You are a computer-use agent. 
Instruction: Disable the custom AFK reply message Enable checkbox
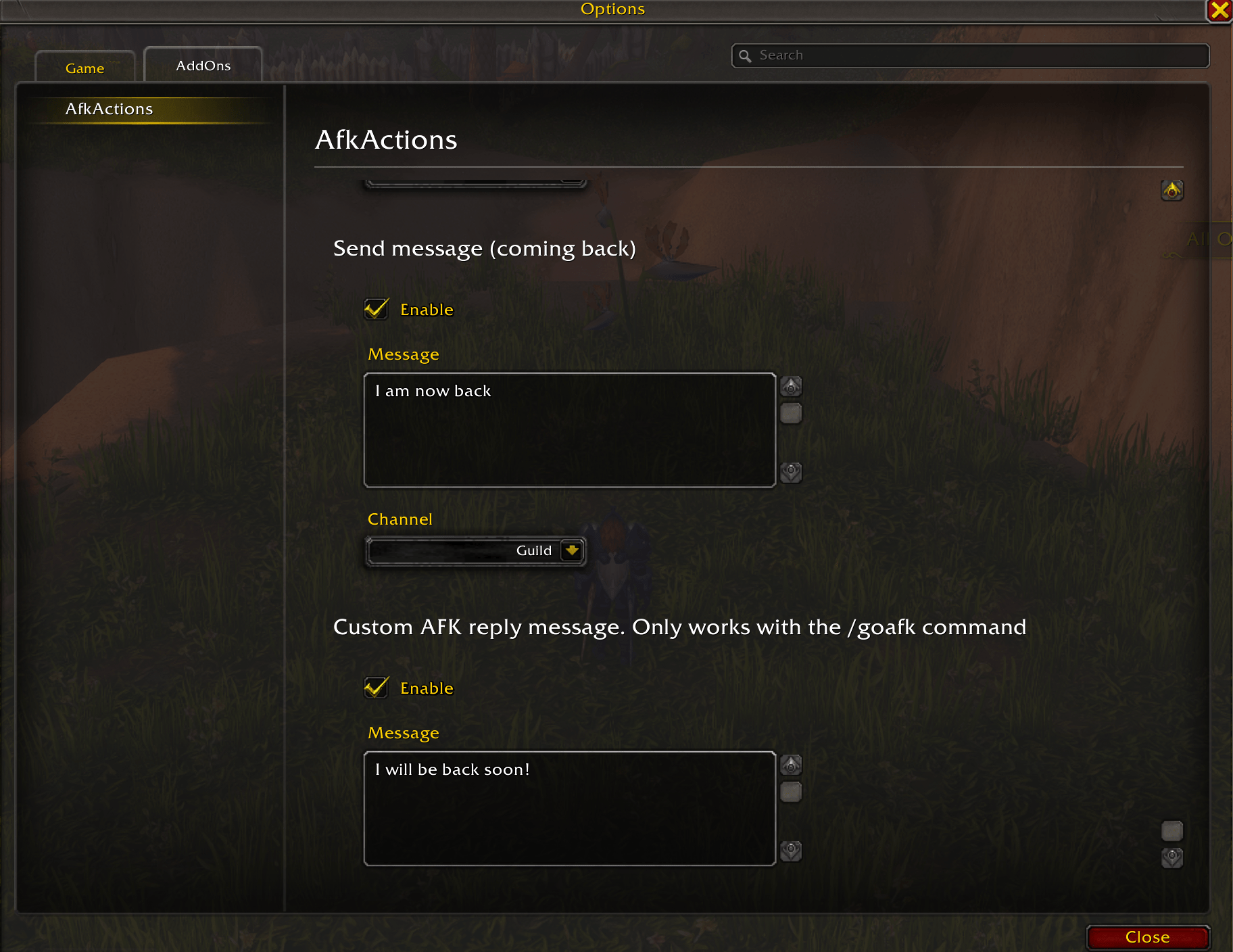(x=376, y=688)
